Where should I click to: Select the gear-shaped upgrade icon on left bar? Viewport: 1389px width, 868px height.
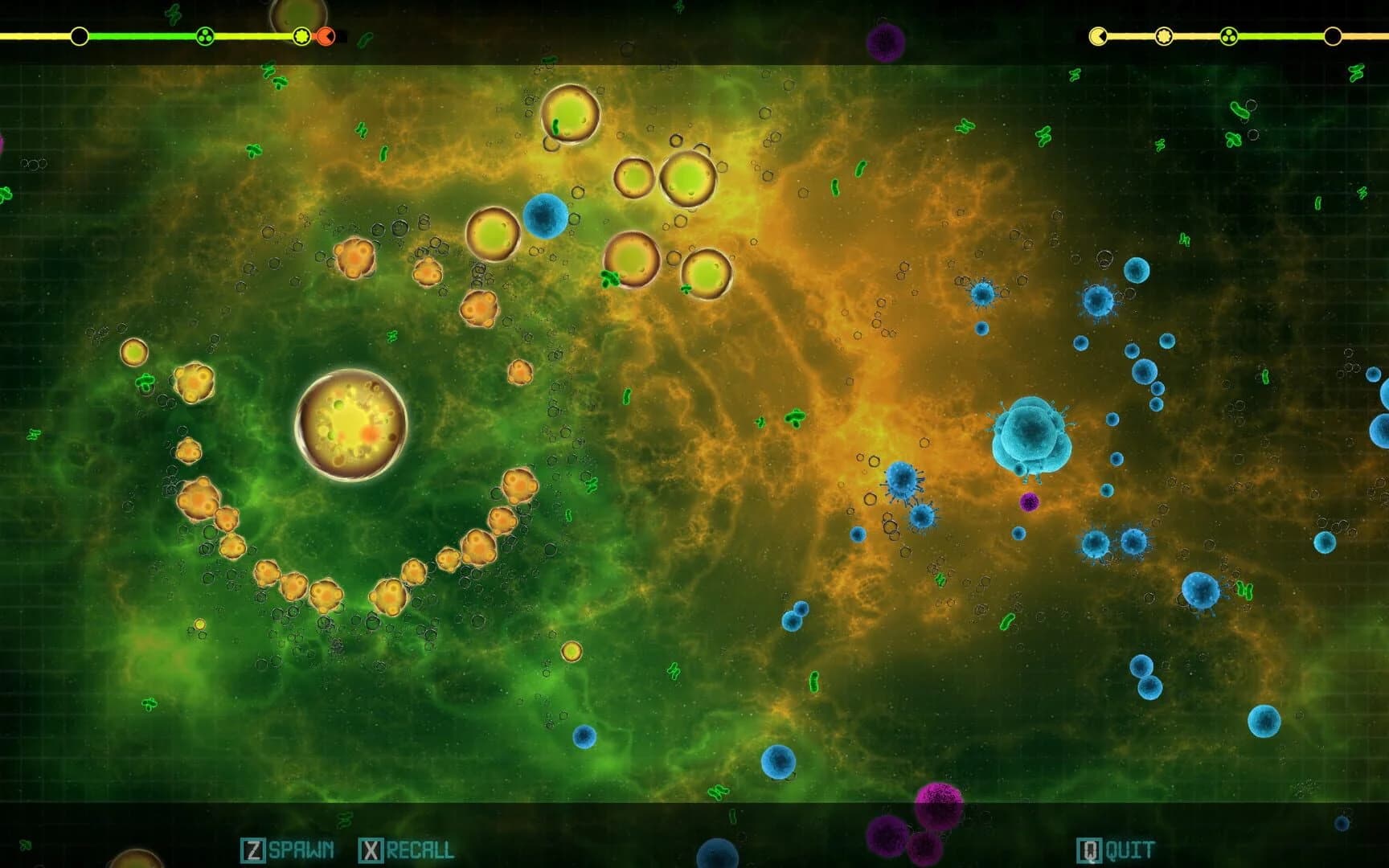[x=300, y=35]
